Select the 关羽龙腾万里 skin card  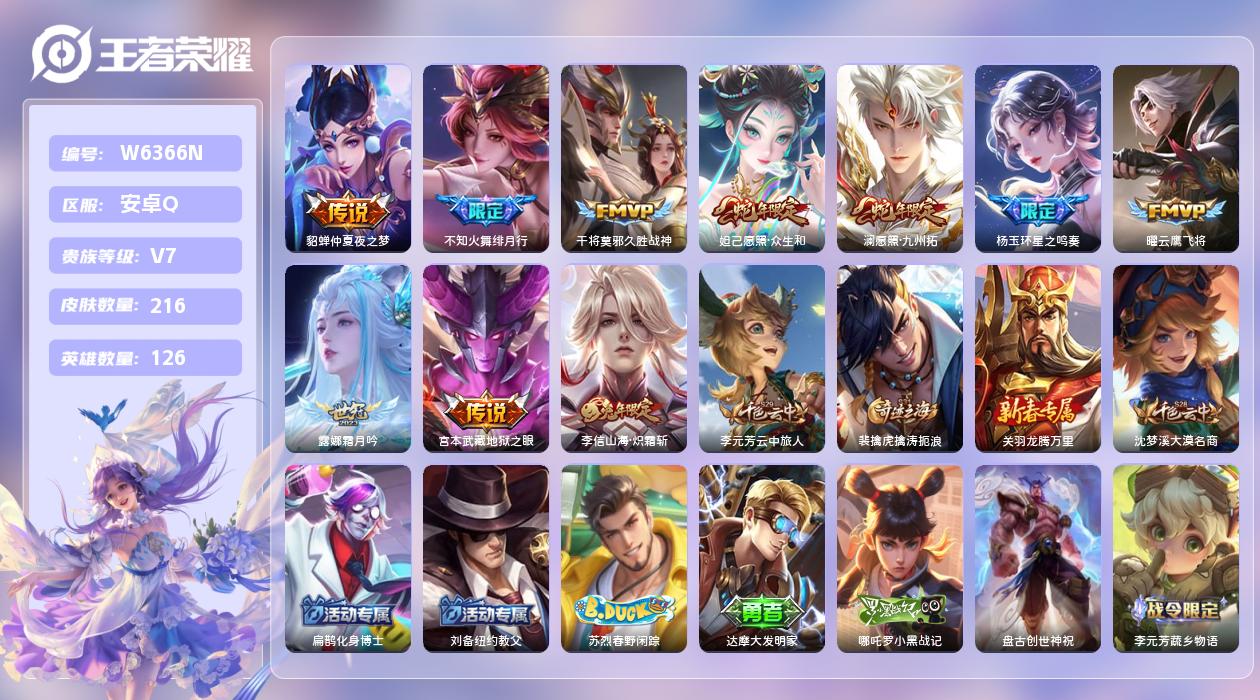pos(1037,358)
